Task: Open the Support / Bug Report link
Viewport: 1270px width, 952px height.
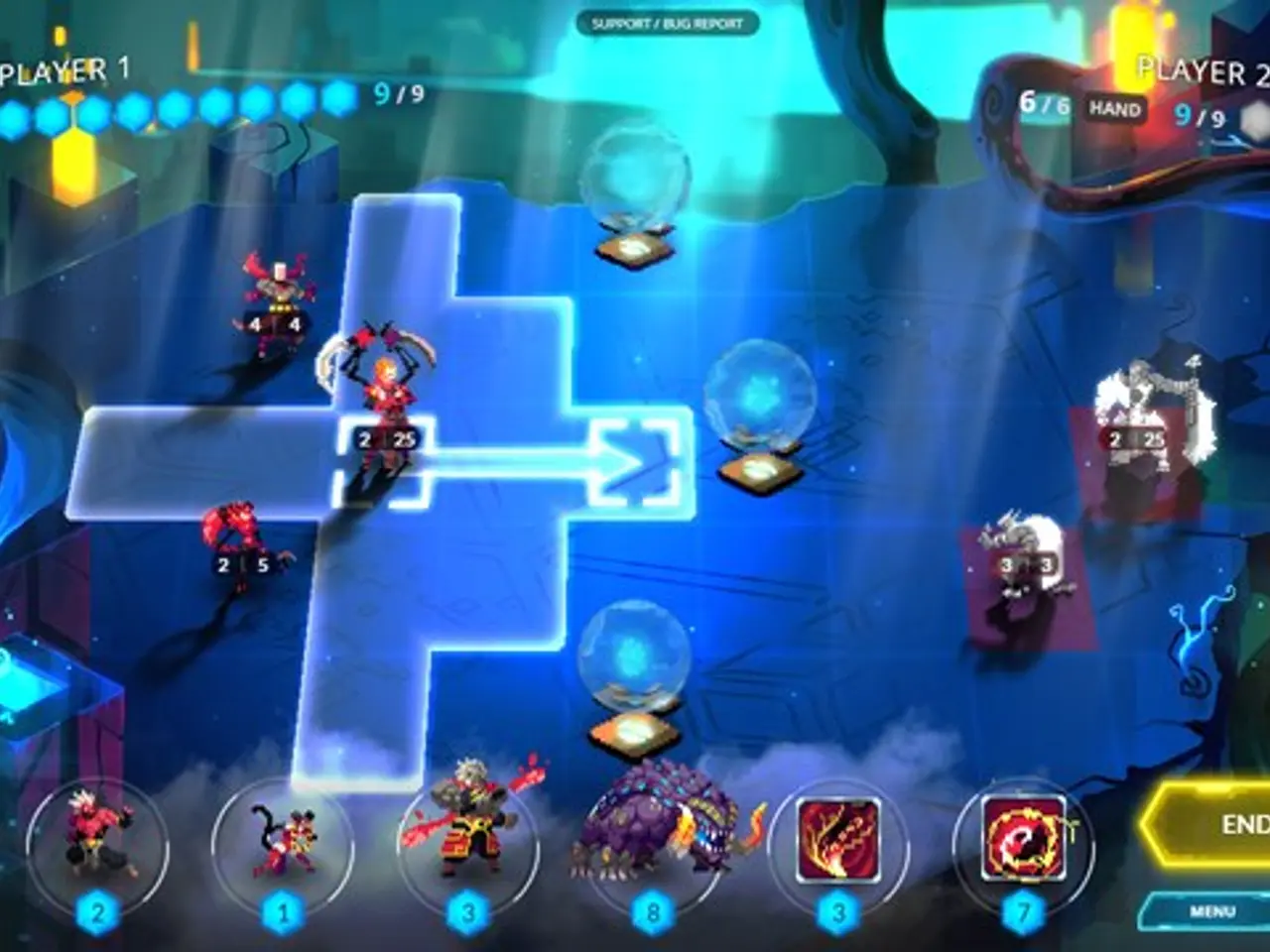Action: coord(667,24)
